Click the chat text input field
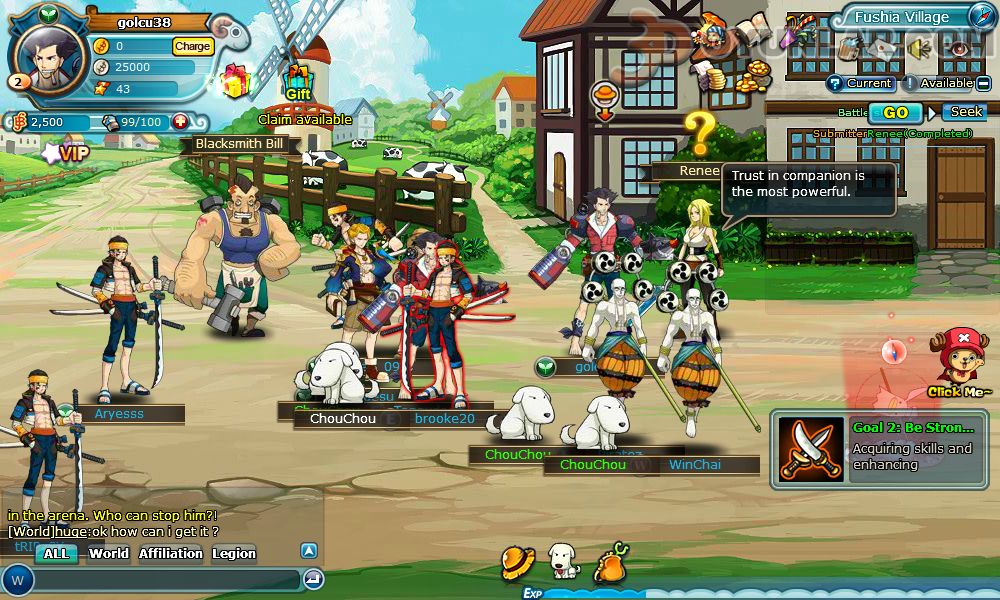 click(165, 579)
